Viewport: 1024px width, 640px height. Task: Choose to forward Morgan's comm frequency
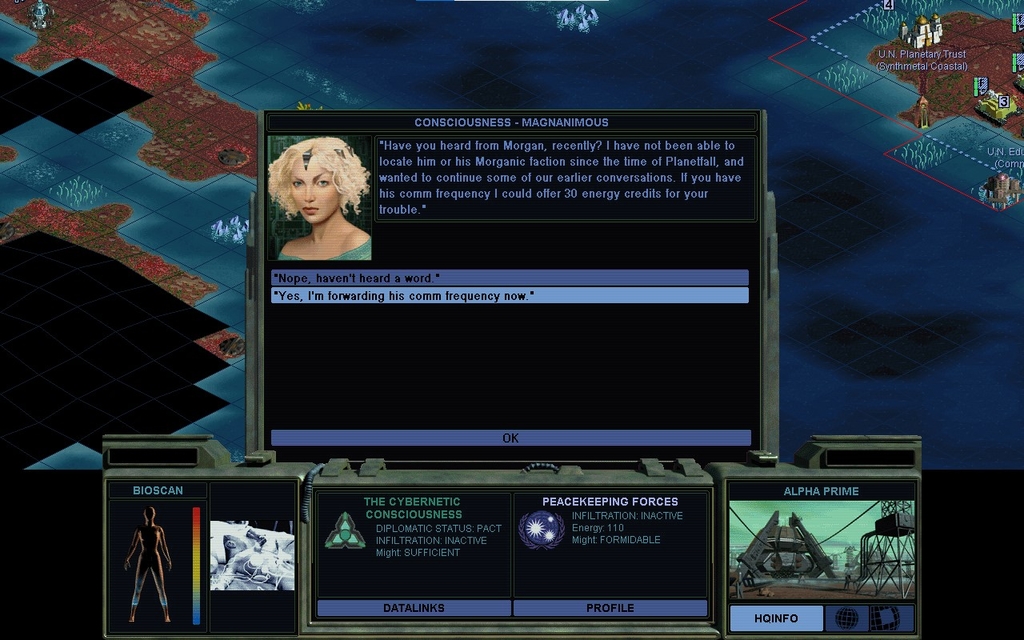510,296
